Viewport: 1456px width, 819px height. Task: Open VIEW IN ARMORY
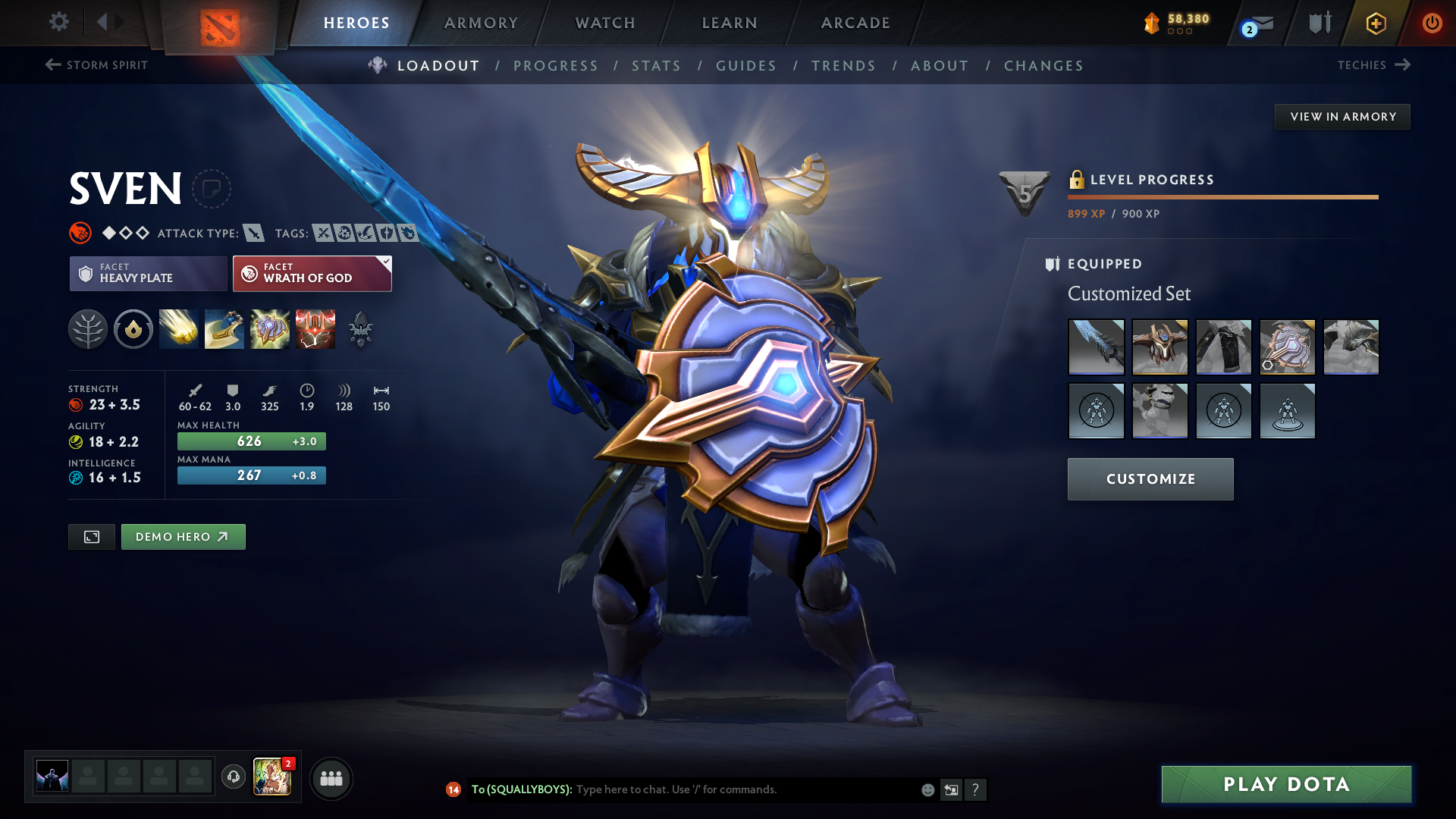coord(1342,116)
